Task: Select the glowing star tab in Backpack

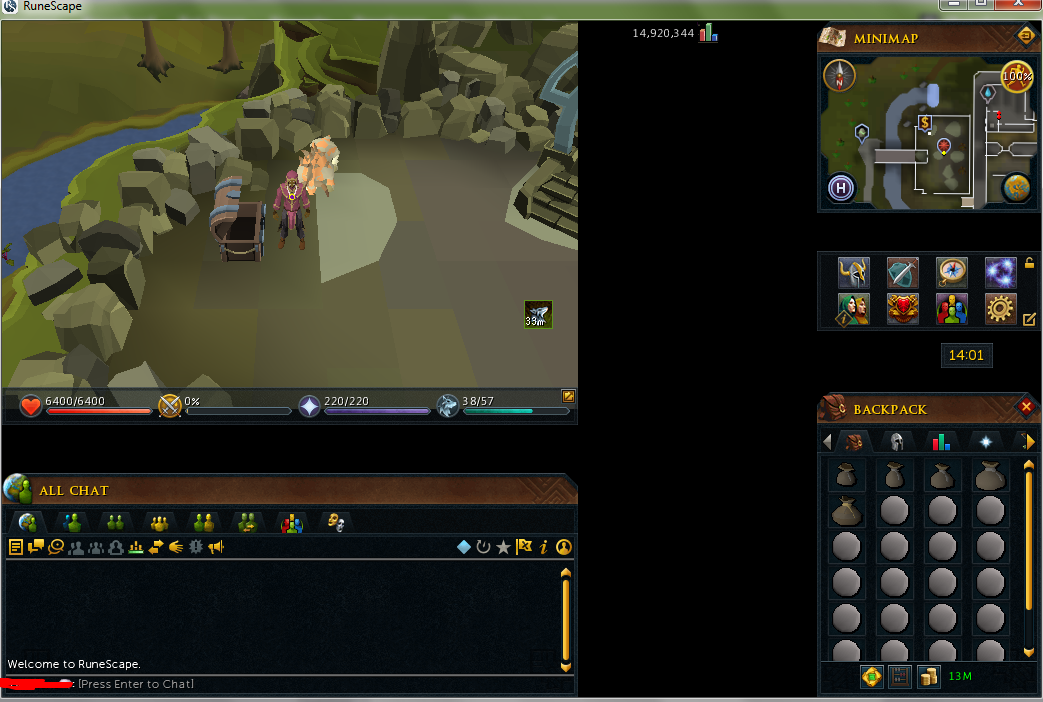Action: coord(985,442)
